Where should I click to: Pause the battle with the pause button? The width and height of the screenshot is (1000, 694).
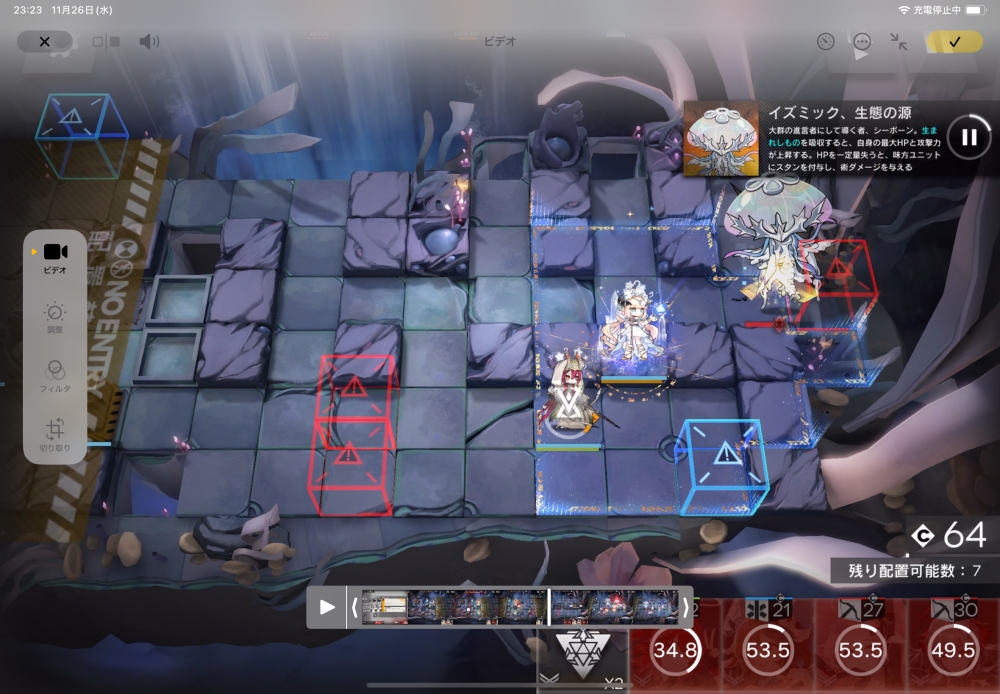pyautogui.click(x=968, y=137)
